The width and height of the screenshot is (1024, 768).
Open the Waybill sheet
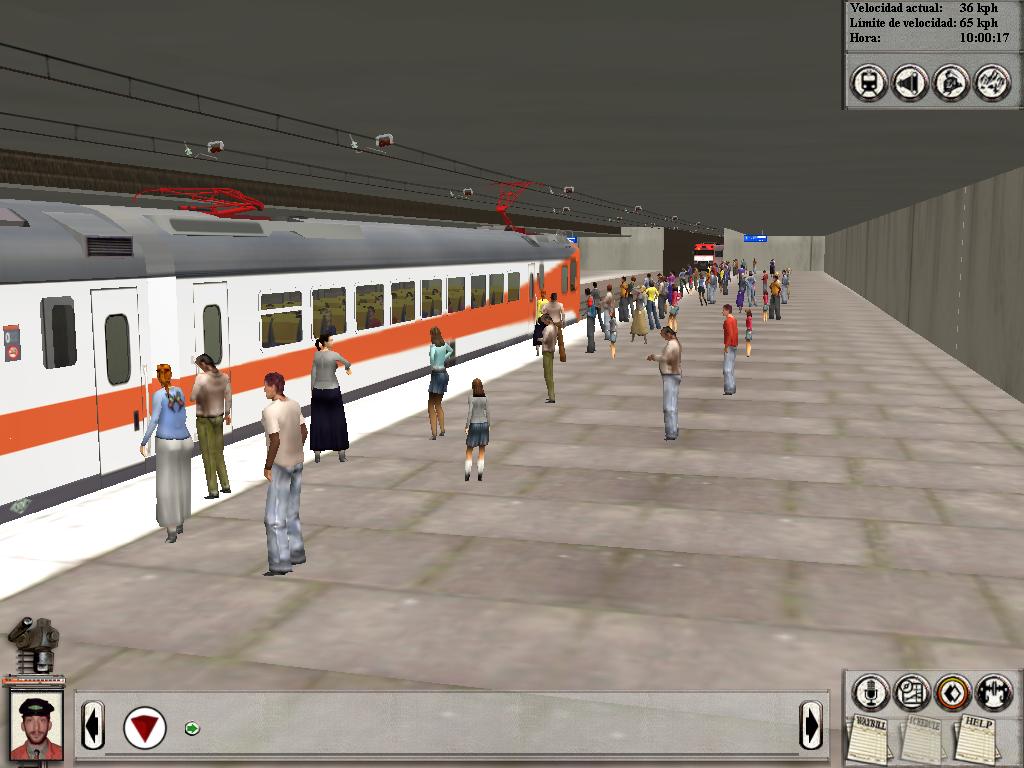click(x=868, y=739)
